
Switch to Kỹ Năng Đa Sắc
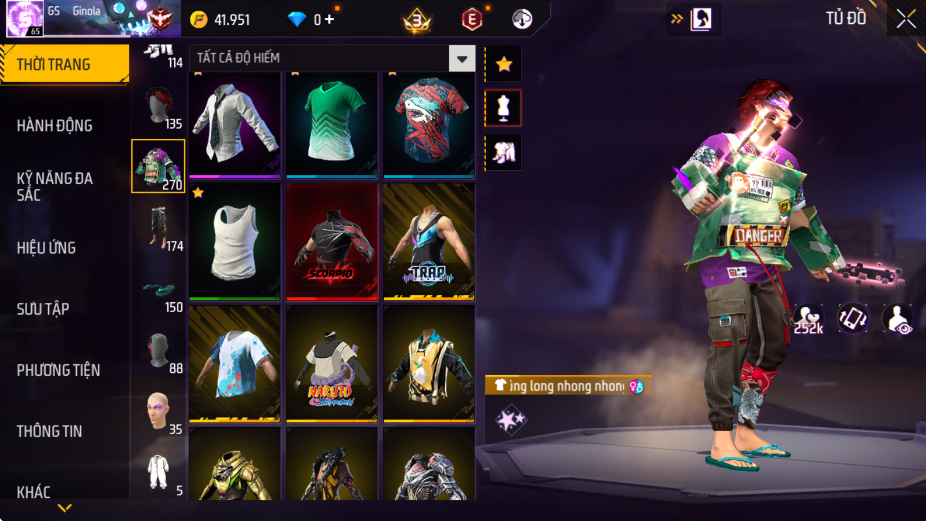click(55, 186)
